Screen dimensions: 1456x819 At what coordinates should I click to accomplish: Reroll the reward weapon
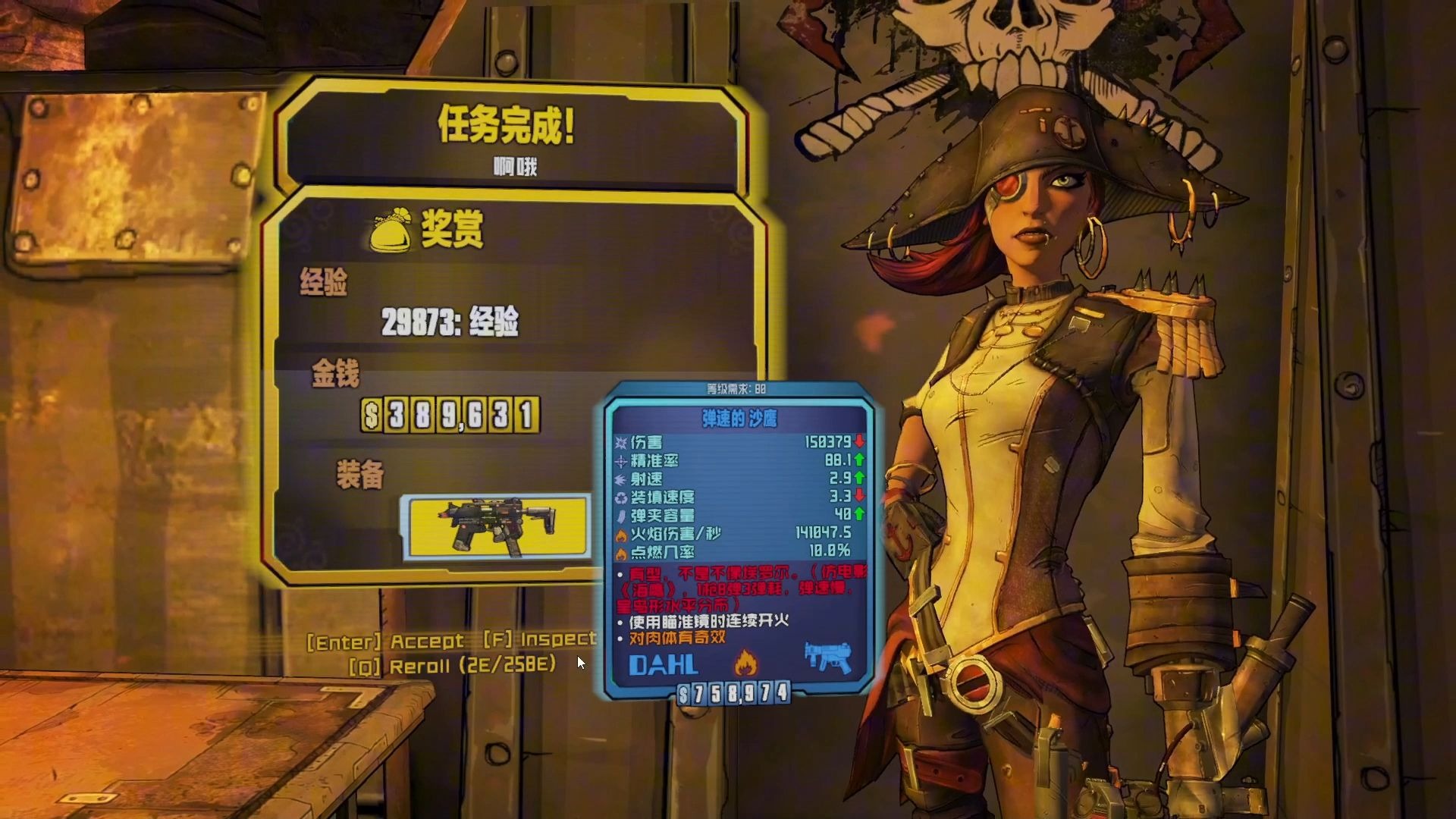coord(453,666)
